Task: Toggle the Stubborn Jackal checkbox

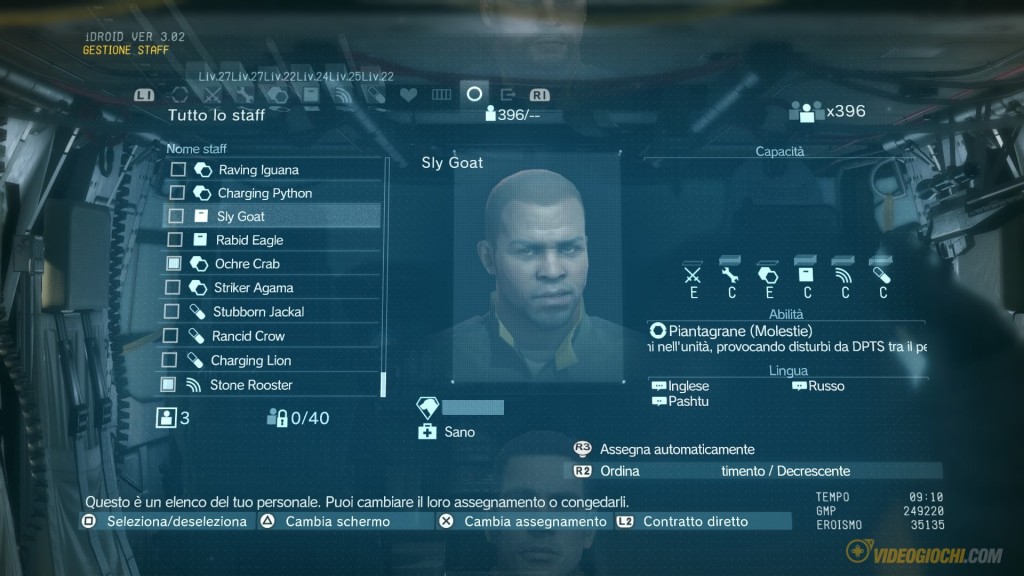Action: [172, 312]
